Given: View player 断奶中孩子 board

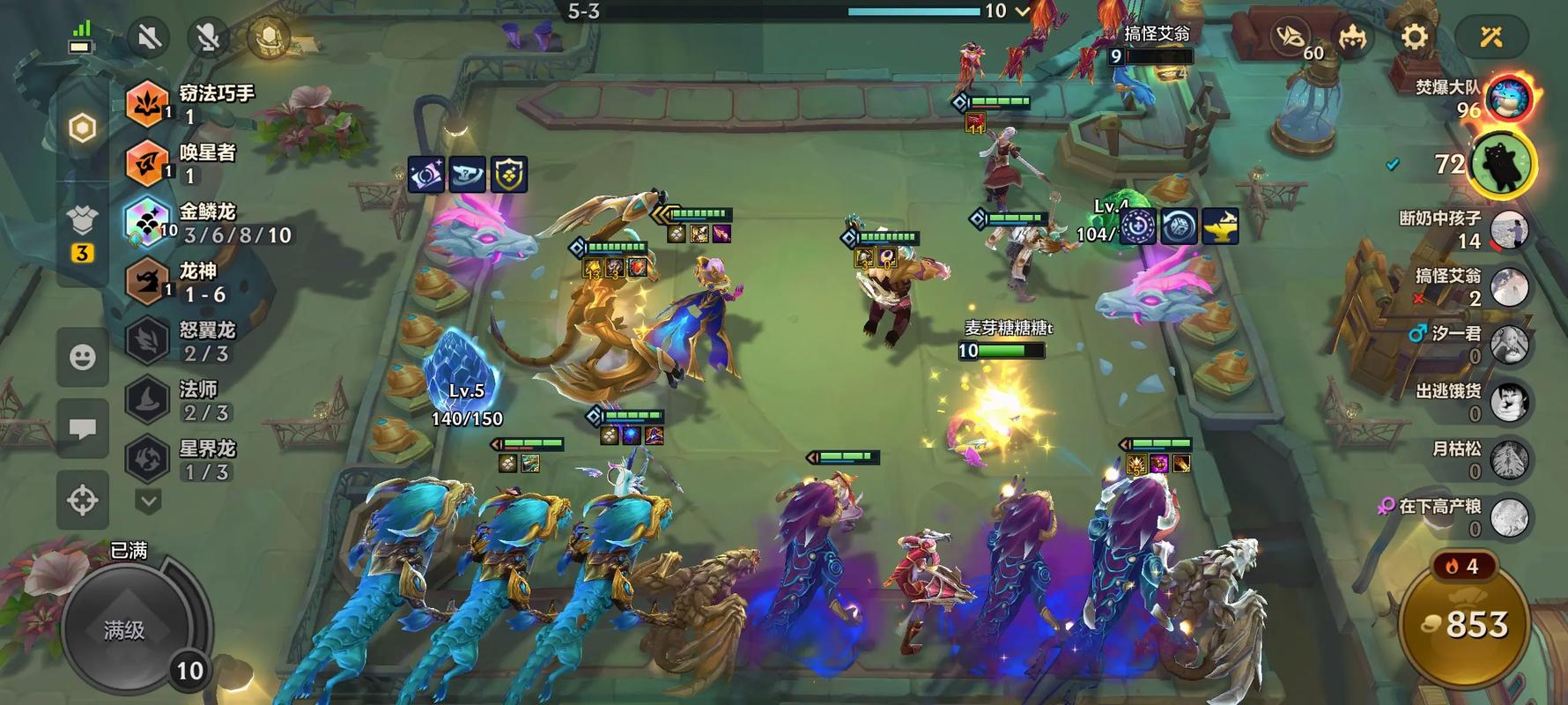Looking at the screenshot, I should click(x=1508, y=229).
